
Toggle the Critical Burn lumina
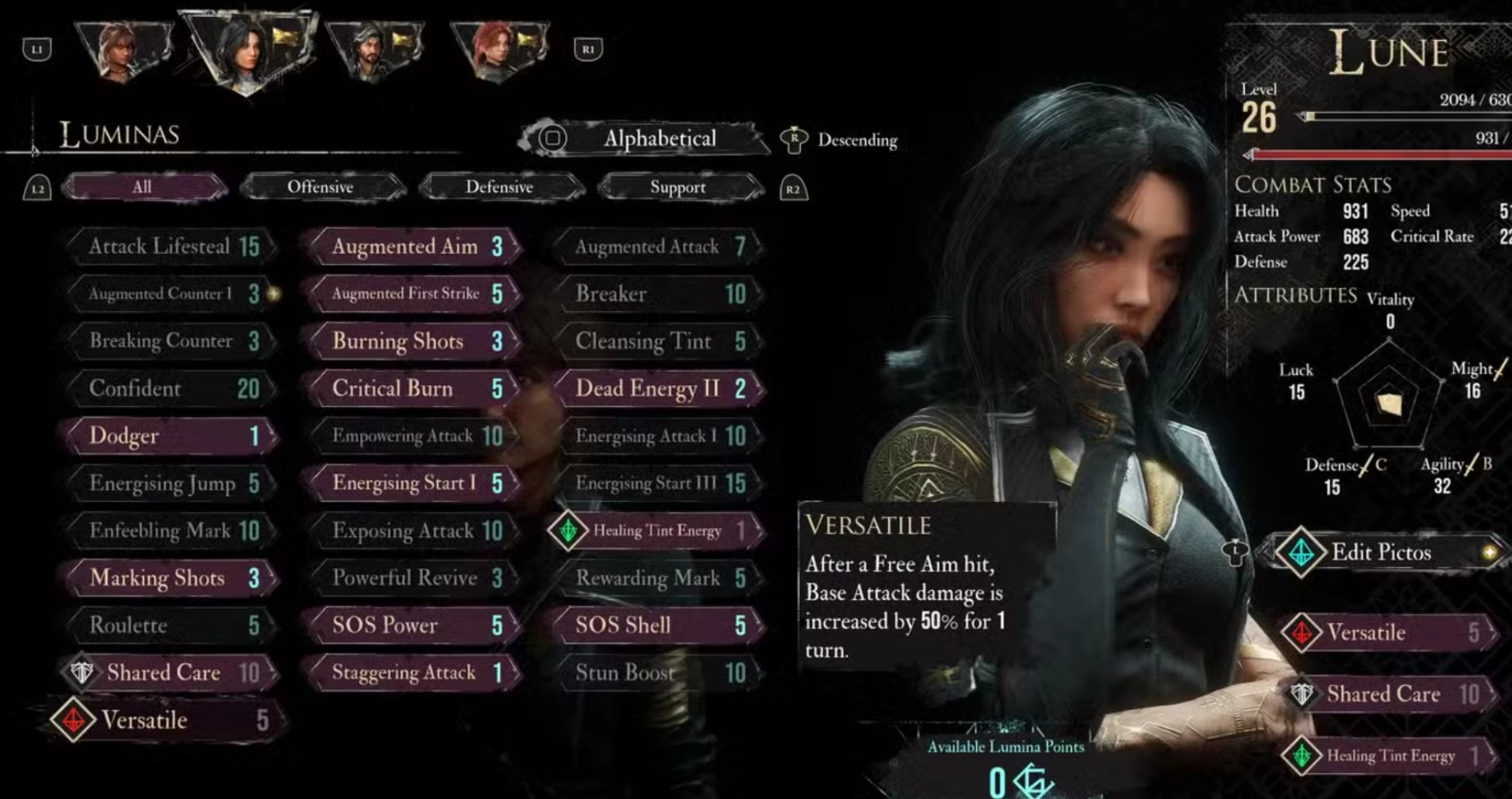click(x=414, y=388)
